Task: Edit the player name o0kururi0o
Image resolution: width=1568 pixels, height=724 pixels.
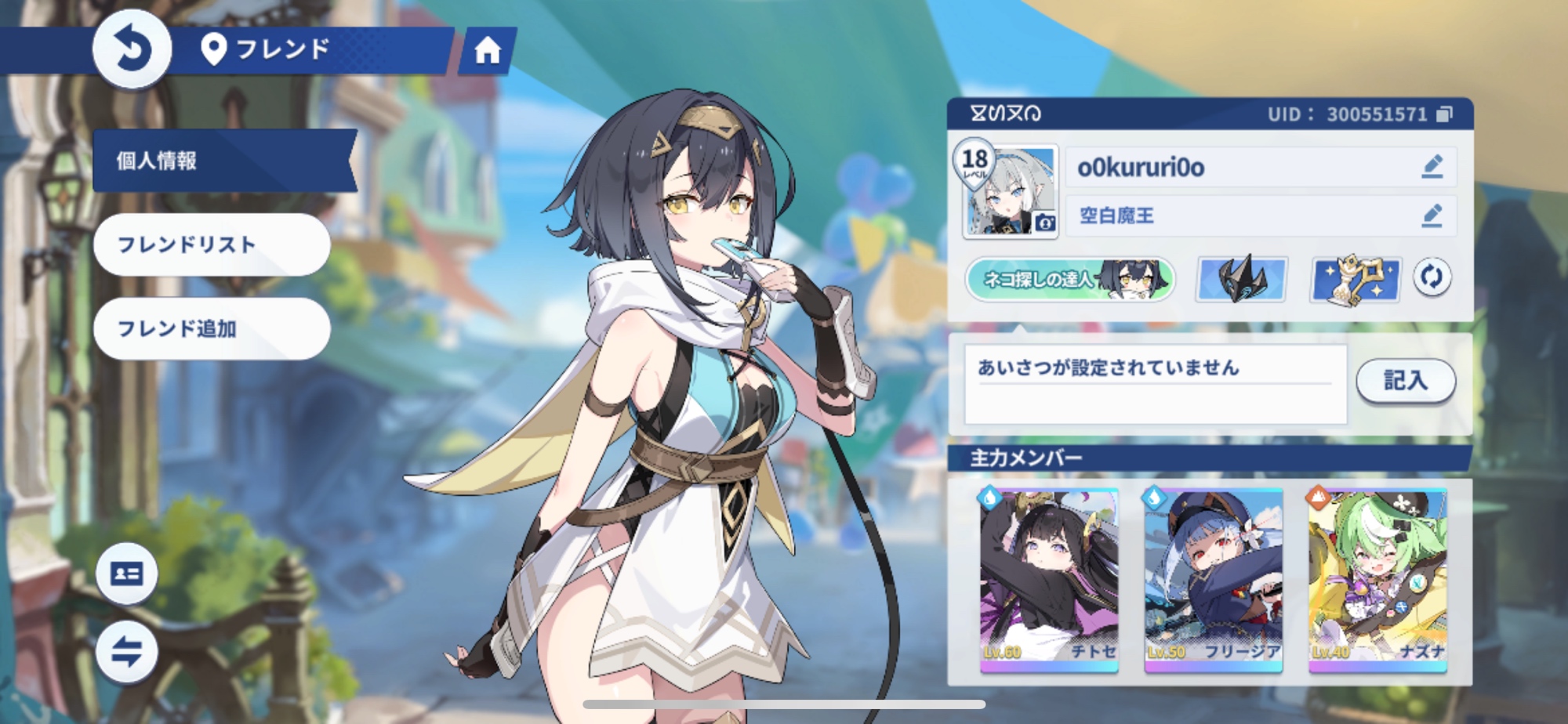Action: tap(1432, 167)
